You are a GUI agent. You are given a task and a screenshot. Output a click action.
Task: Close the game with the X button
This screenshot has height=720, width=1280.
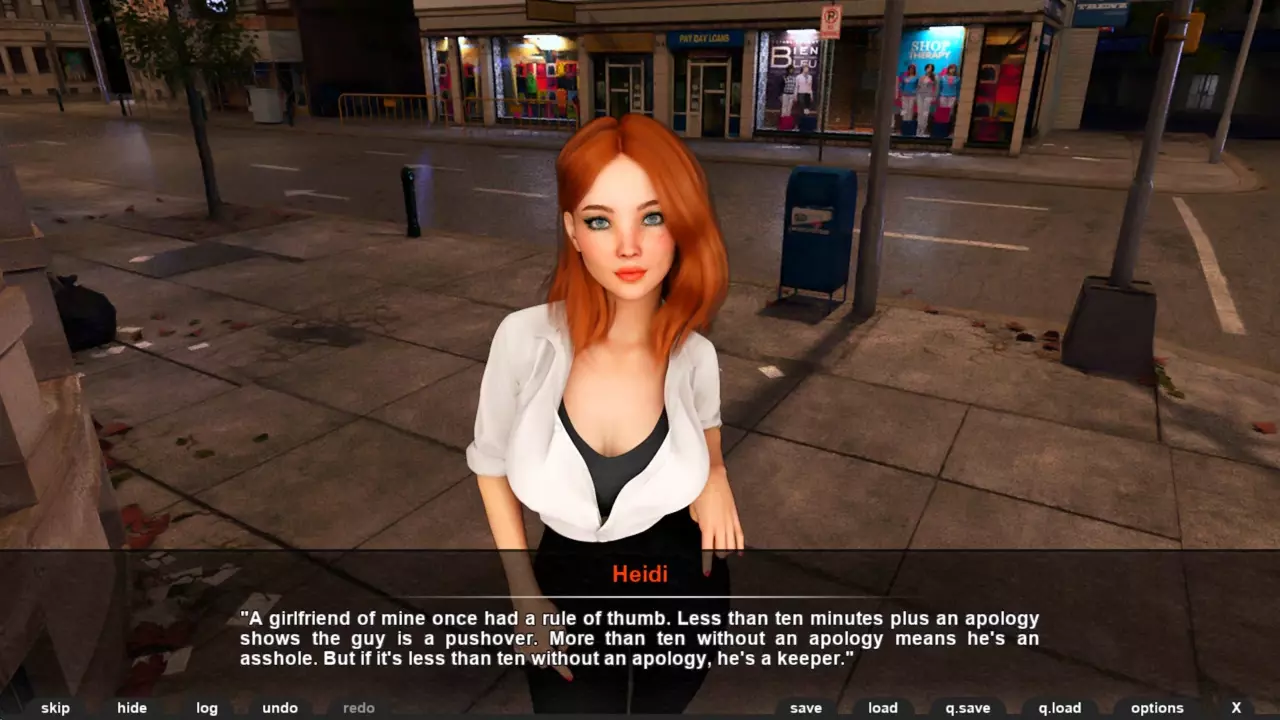(1236, 708)
